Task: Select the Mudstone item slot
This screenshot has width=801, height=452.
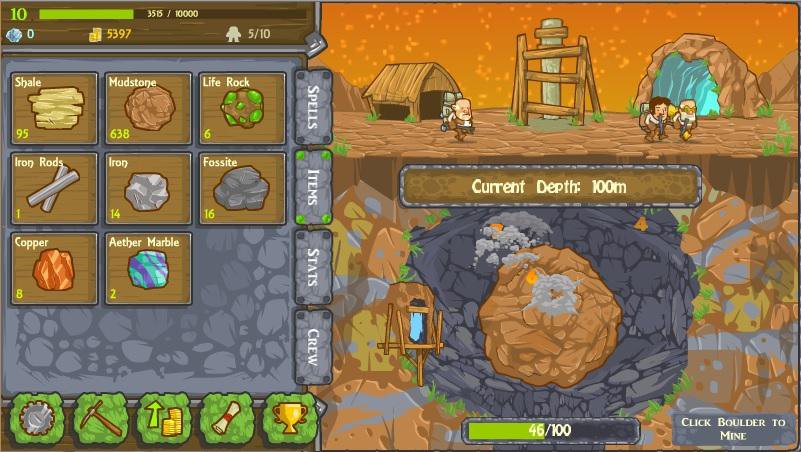Action: 148,108
